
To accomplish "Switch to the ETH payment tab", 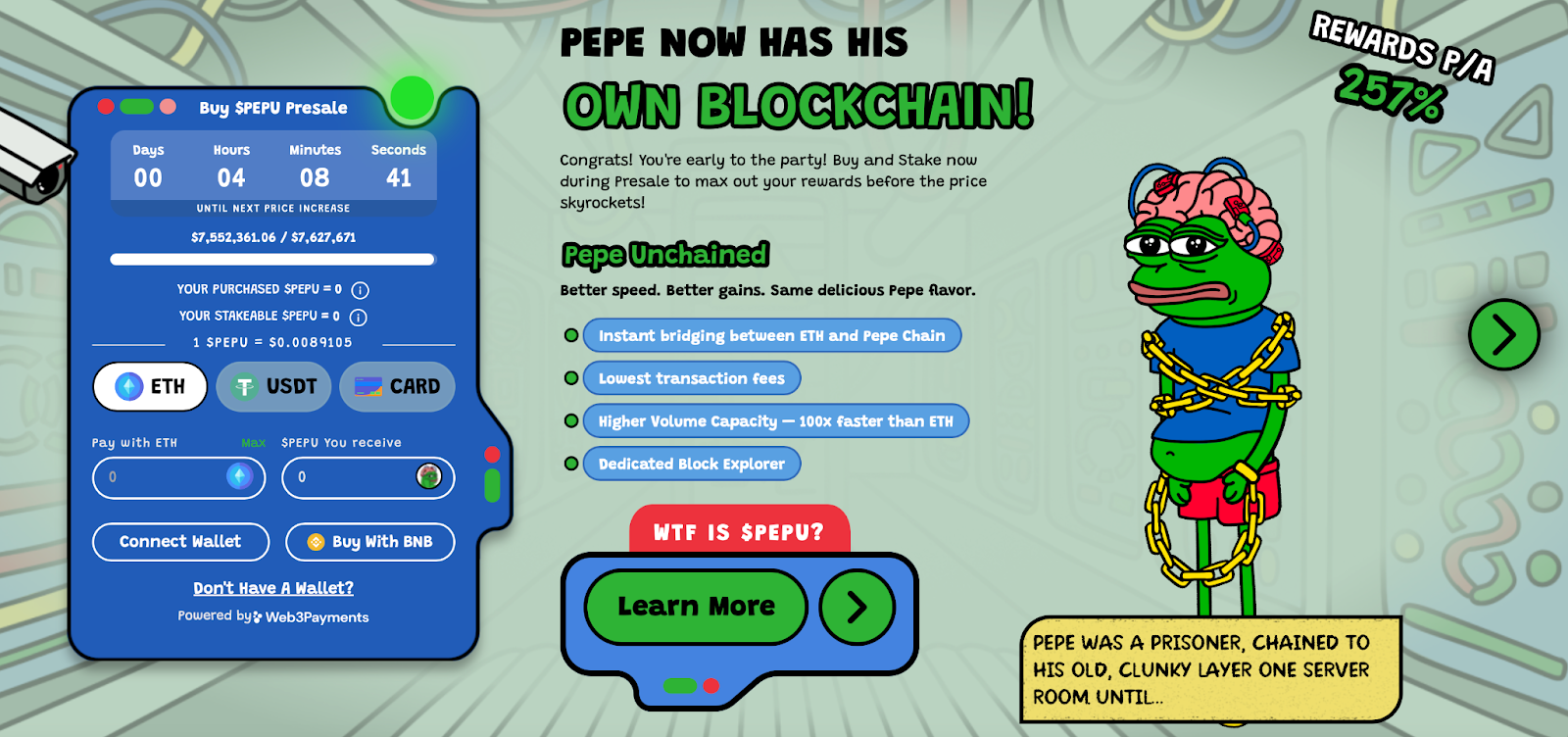I will 149,386.
